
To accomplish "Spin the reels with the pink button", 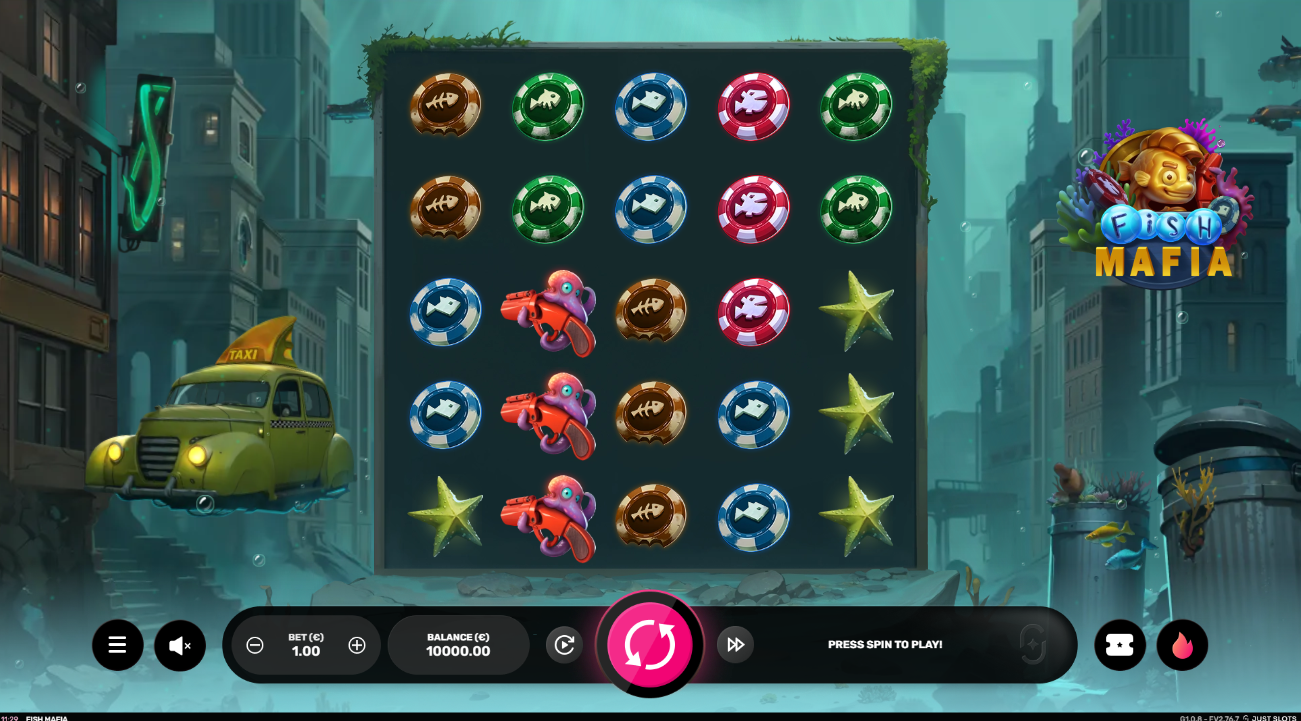I will (650, 644).
